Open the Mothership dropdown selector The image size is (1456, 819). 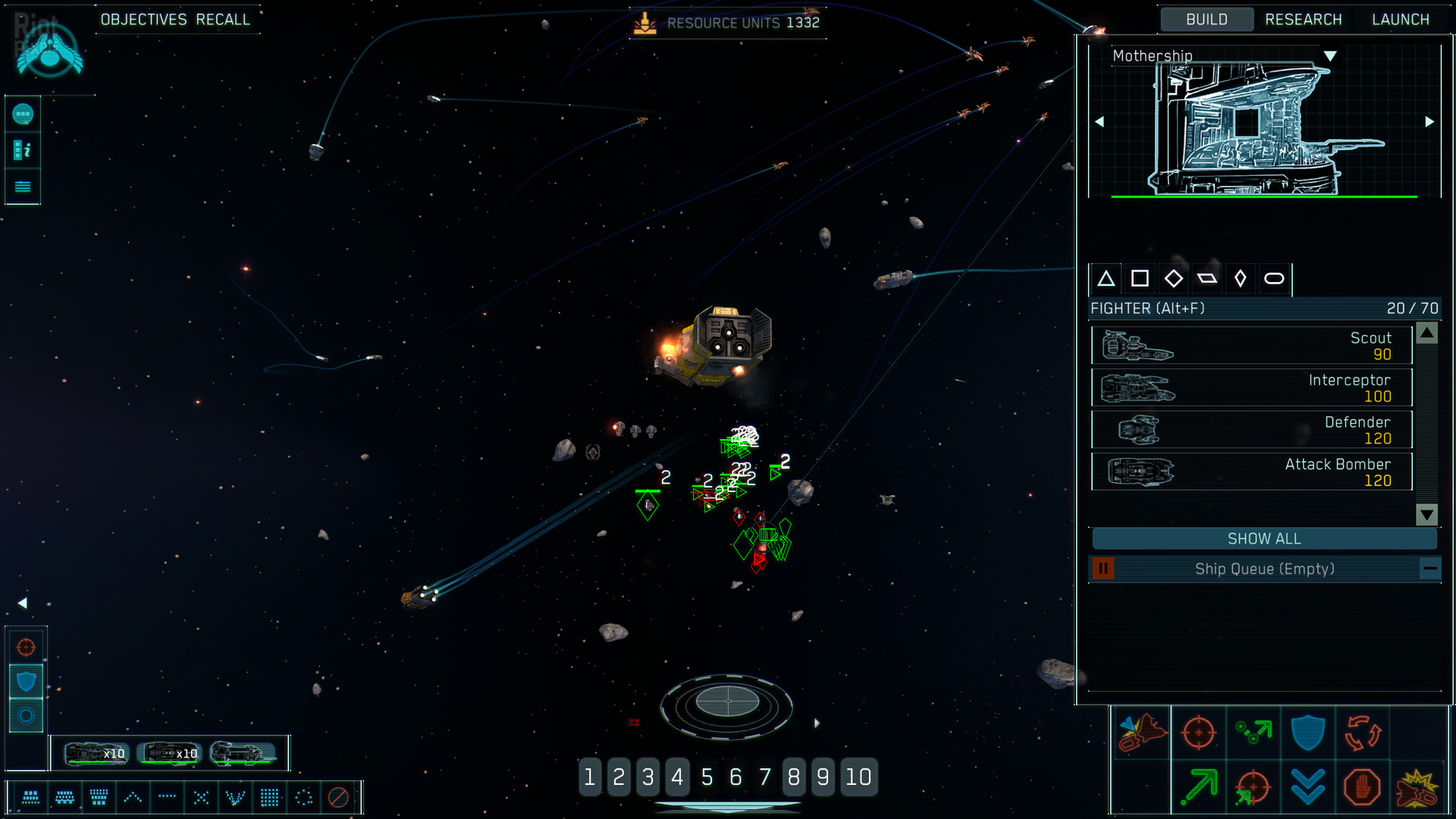click(x=1330, y=56)
